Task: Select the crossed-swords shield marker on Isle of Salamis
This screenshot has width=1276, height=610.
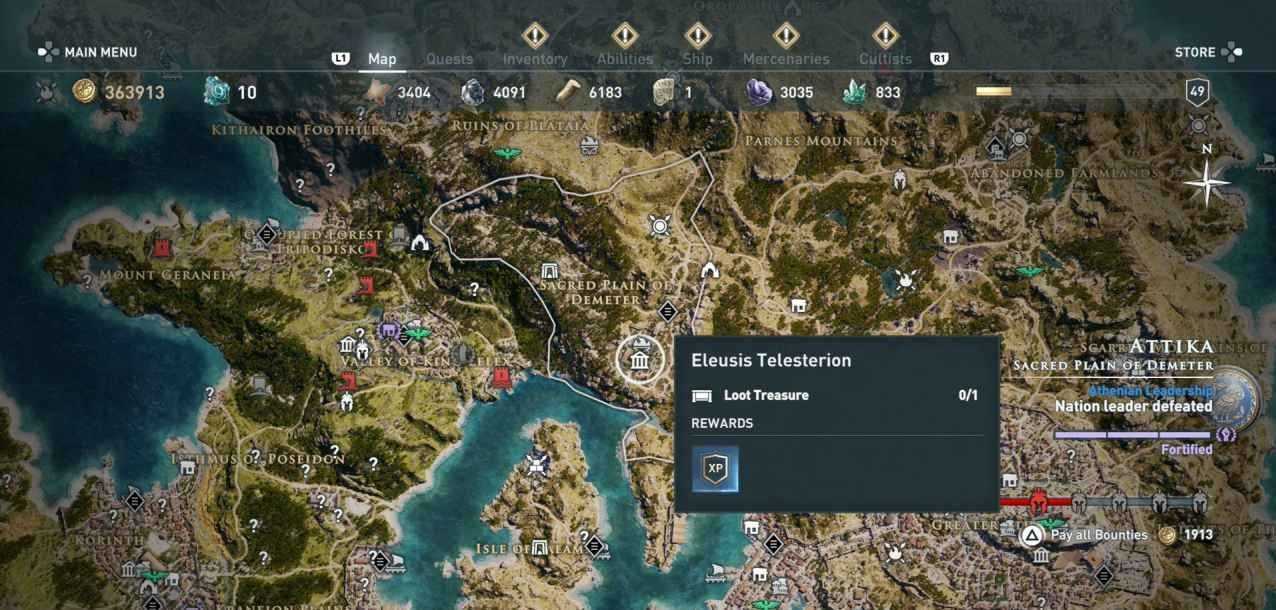Action: [537, 464]
